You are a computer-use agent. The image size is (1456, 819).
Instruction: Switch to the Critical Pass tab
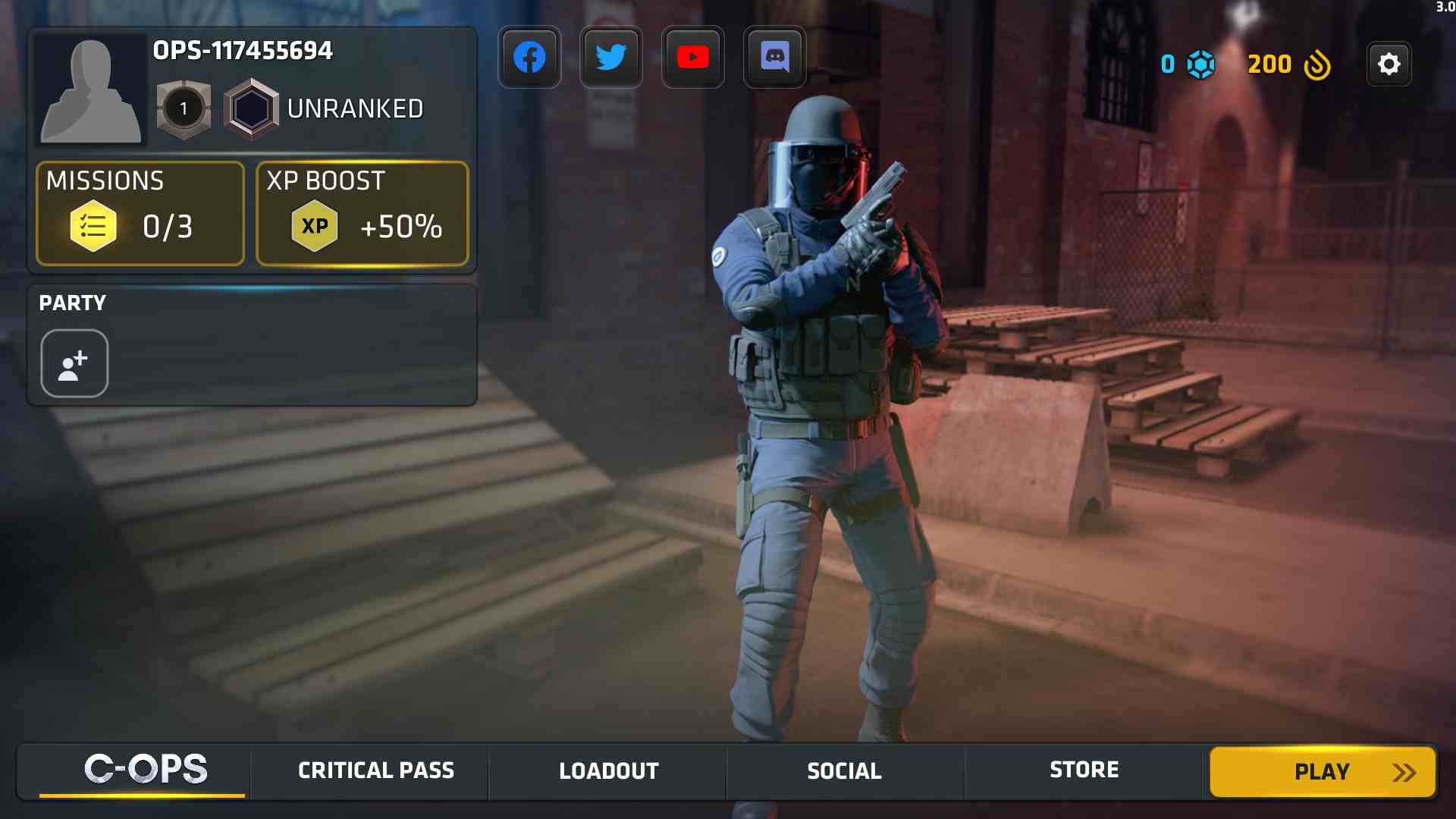tap(375, 770)
